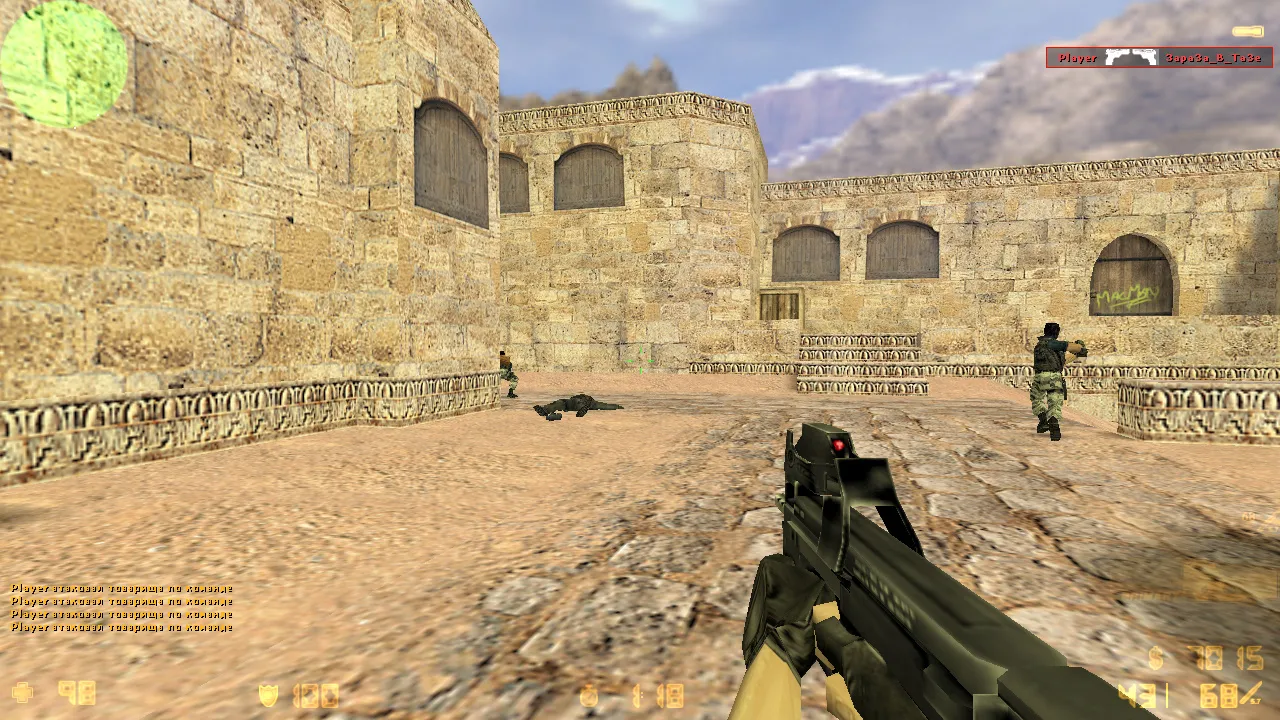The width and height of the screenshot is (1280, 720).
Task: Click the kevlar armor shield icon
Action: [268, 695]
